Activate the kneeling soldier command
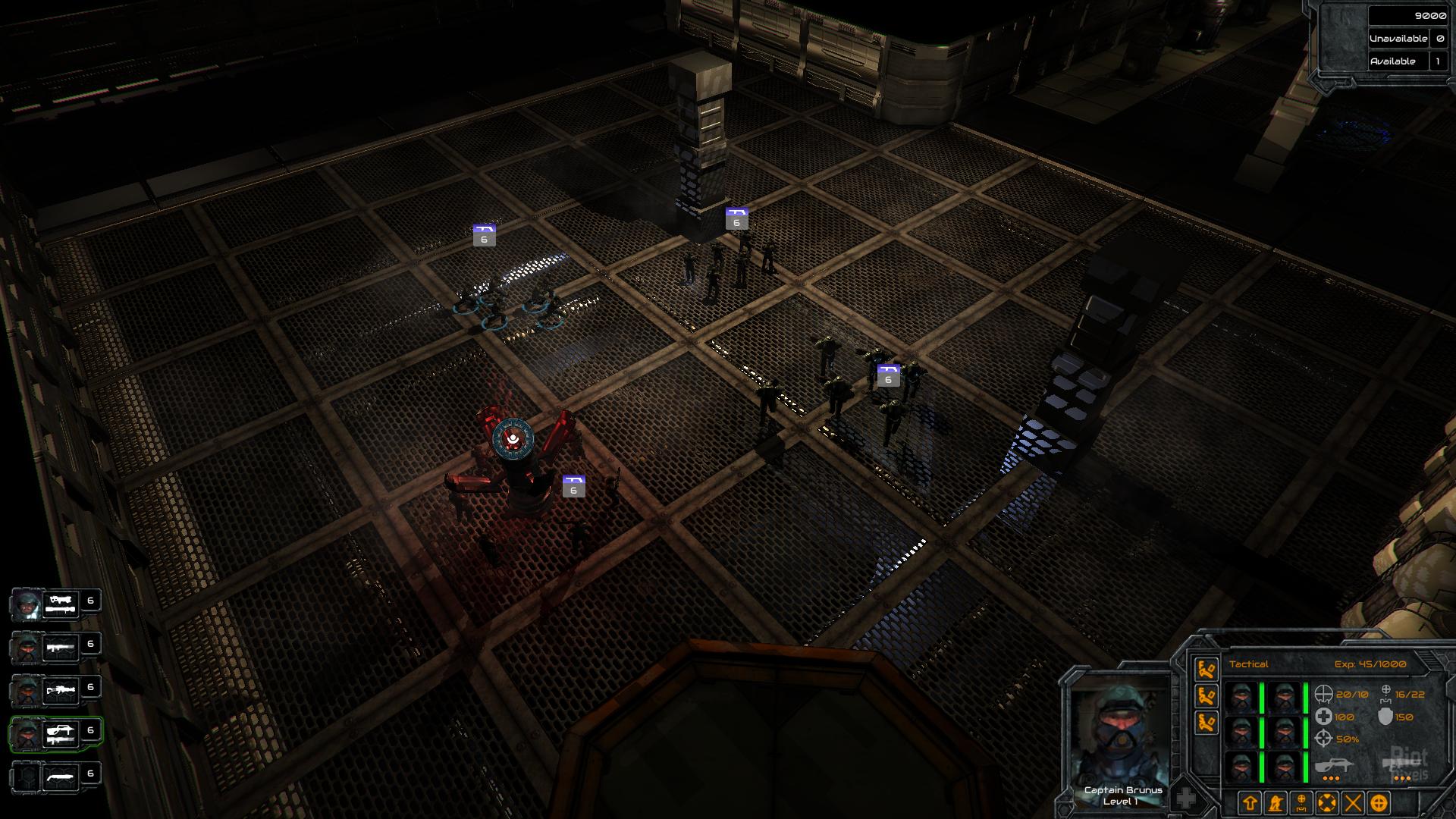1456x819 pixels. 1276,802
